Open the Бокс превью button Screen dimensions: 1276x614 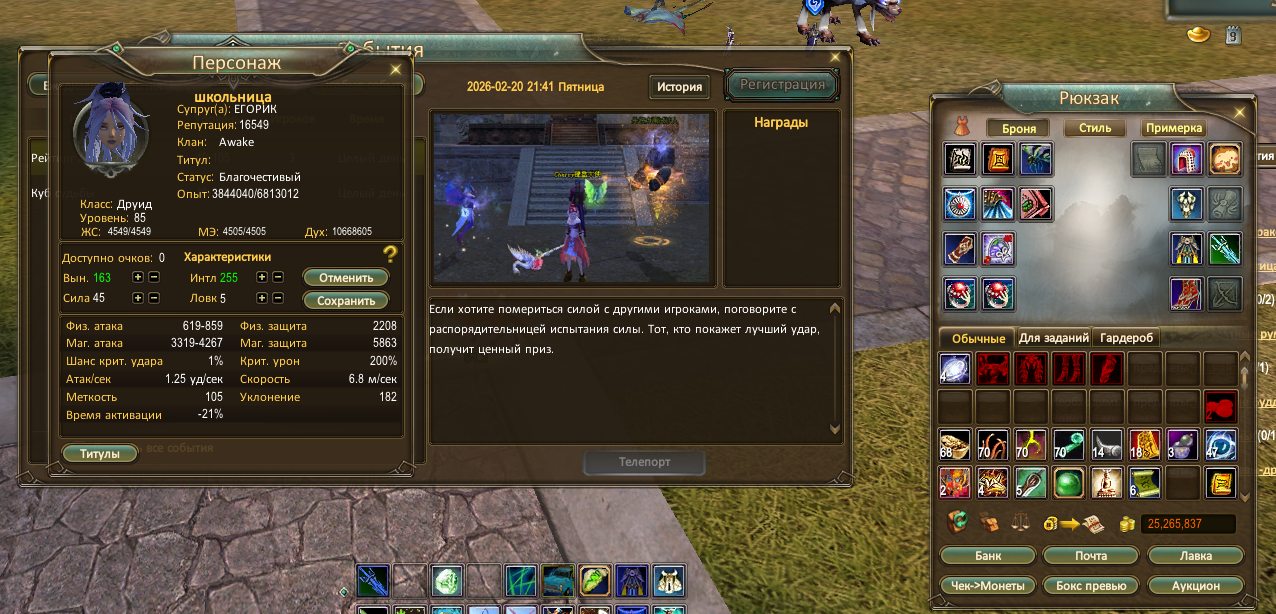[x=1091, y=586]
